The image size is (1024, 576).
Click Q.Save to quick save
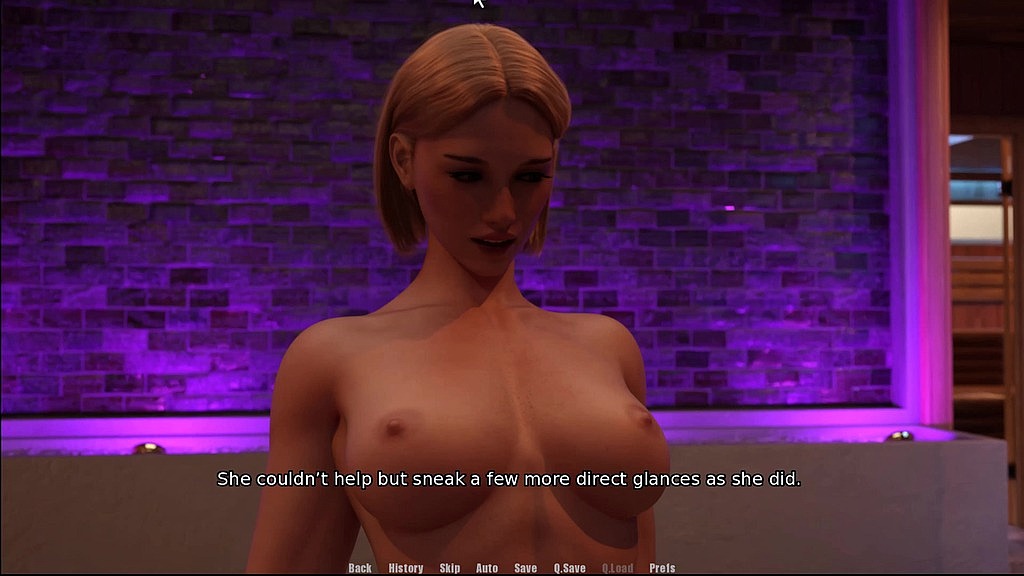[570, 568]
